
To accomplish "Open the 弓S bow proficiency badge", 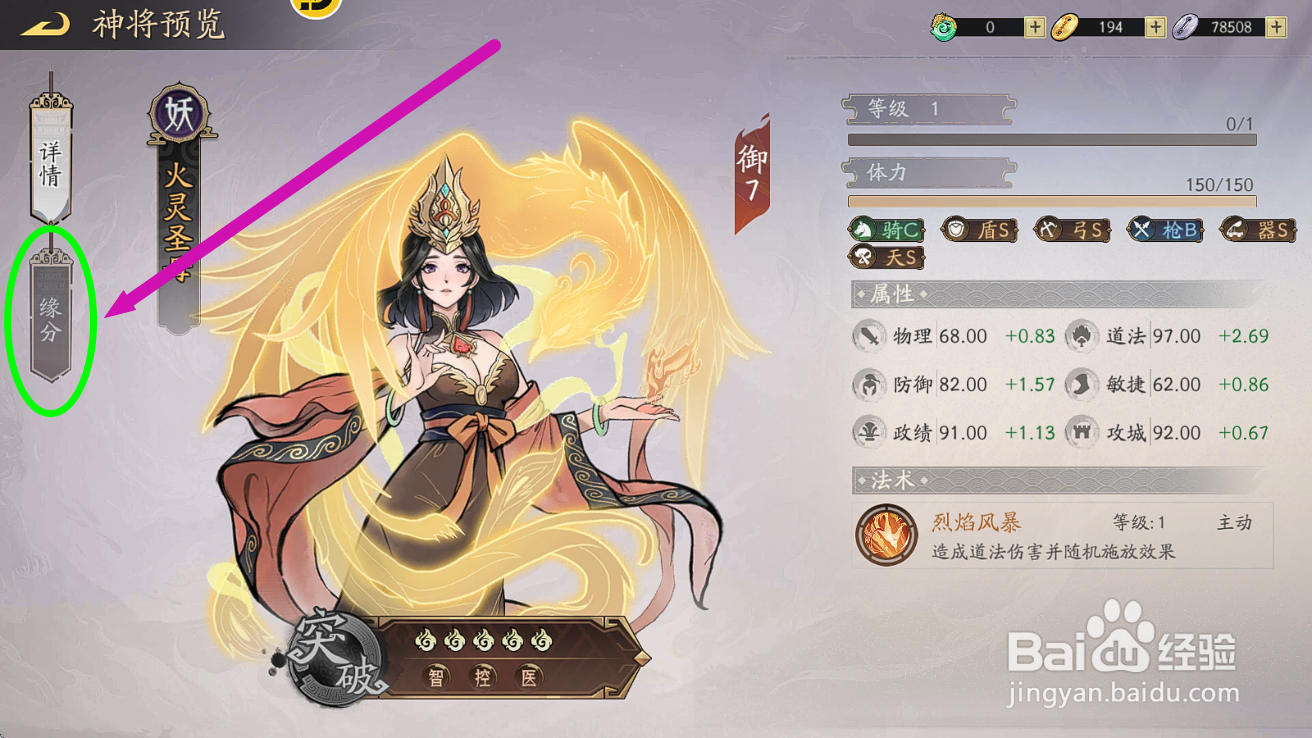I will (1072, 229).
